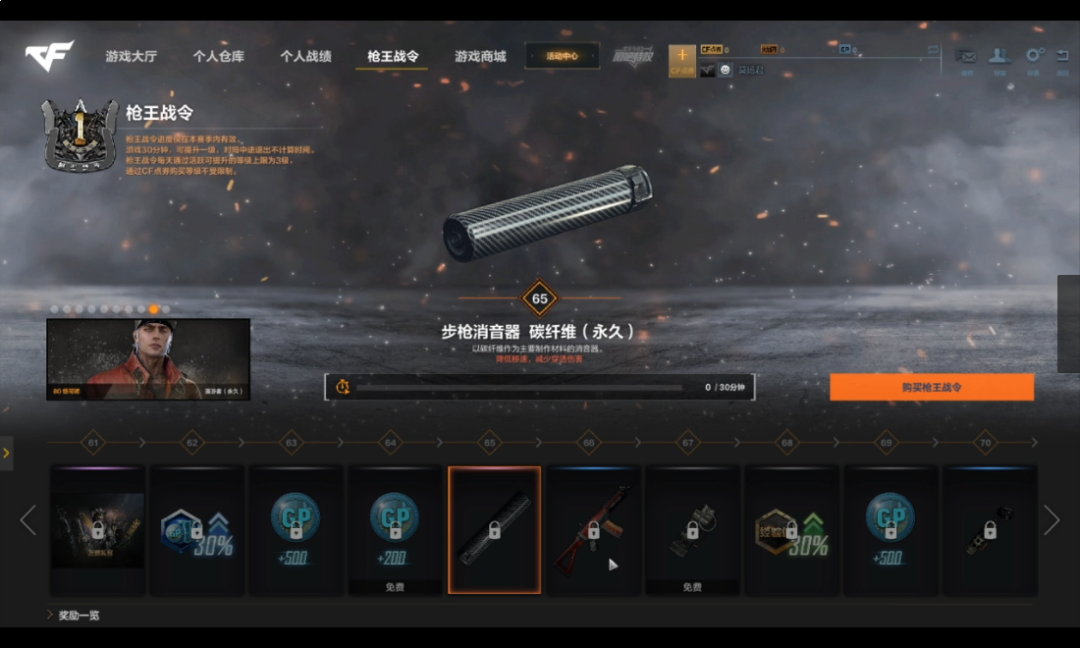Show next battle pass rewards with right arrow
1080x648 pixels.
1051,520
